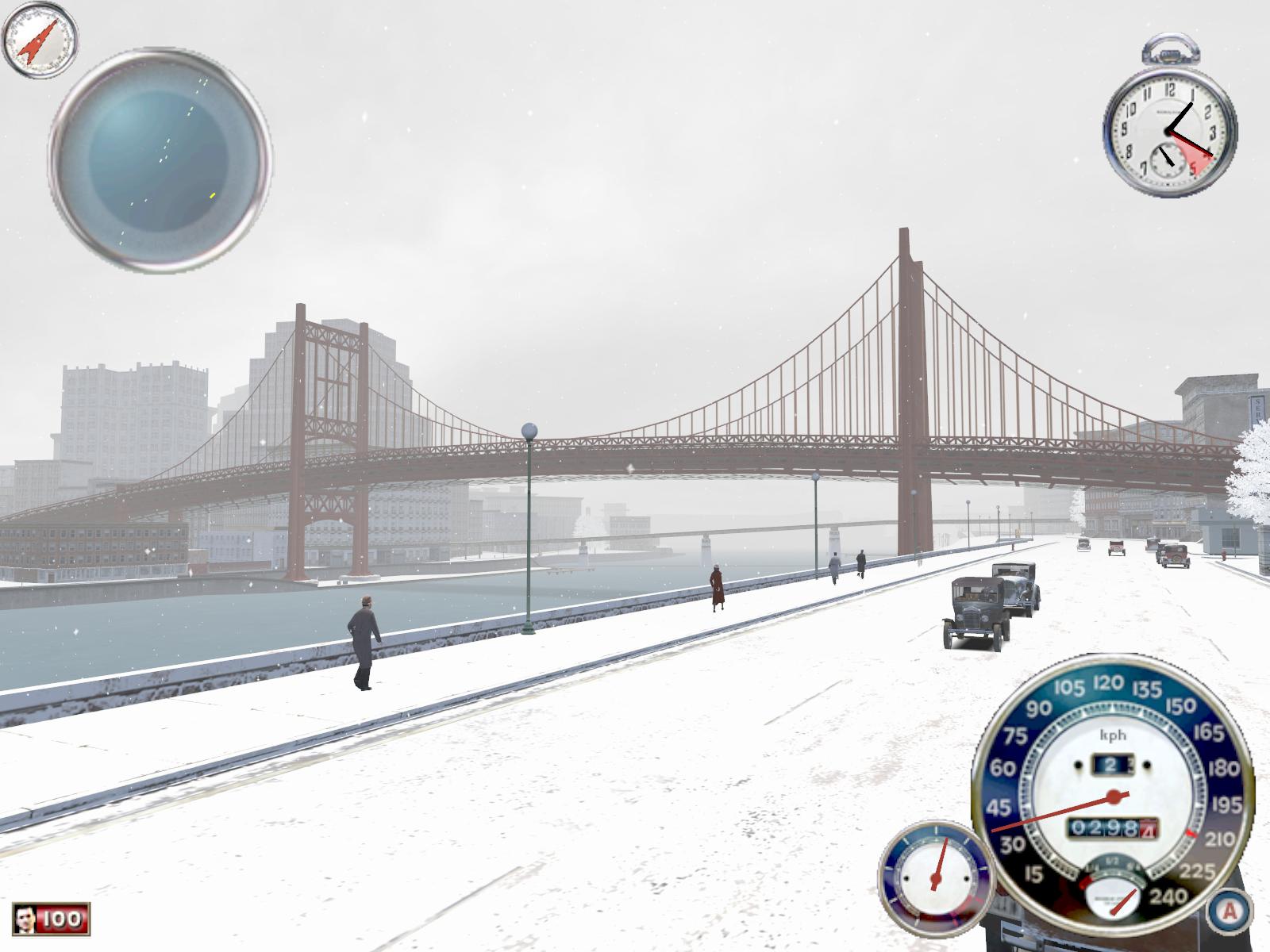
Task: Click the circular radar minimap
Action: point(160,159)
